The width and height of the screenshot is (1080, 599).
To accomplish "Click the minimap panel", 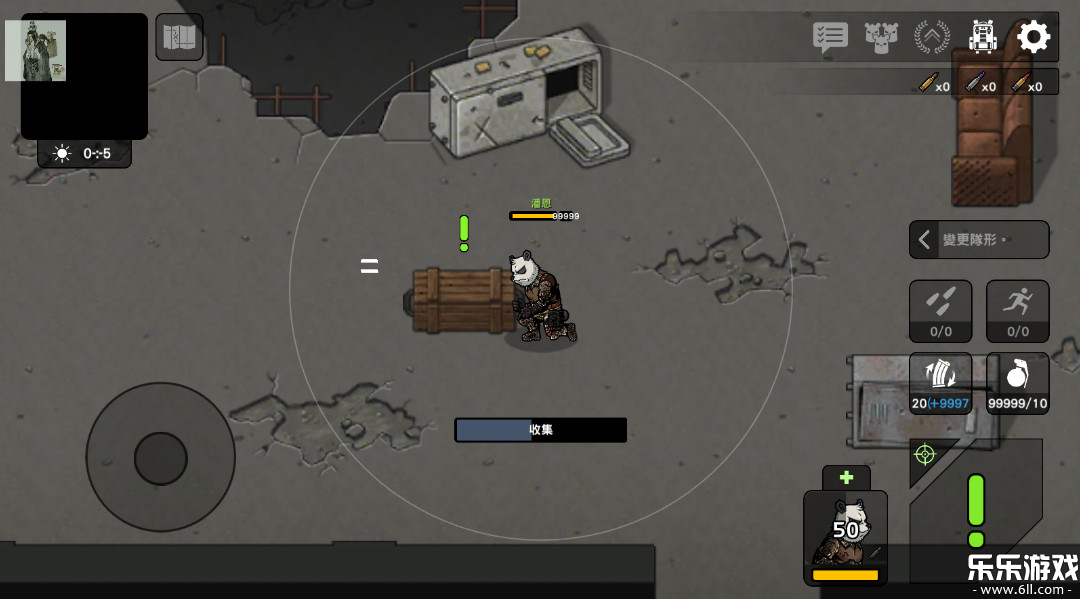I will pyautogui.click(x=84, y=76).
